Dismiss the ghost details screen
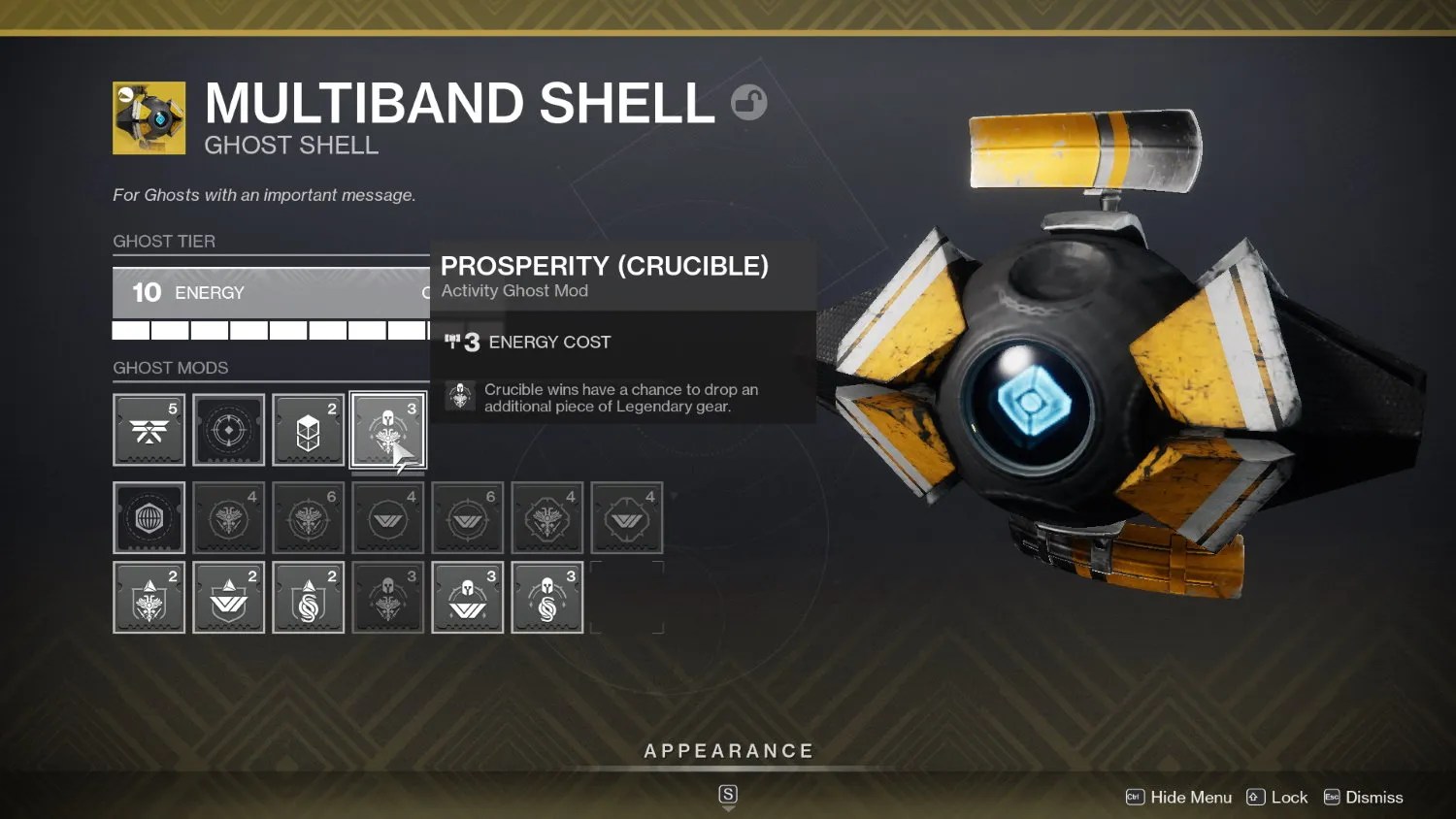This screenshot has width=1456, height=819. tap(1373, 797)
